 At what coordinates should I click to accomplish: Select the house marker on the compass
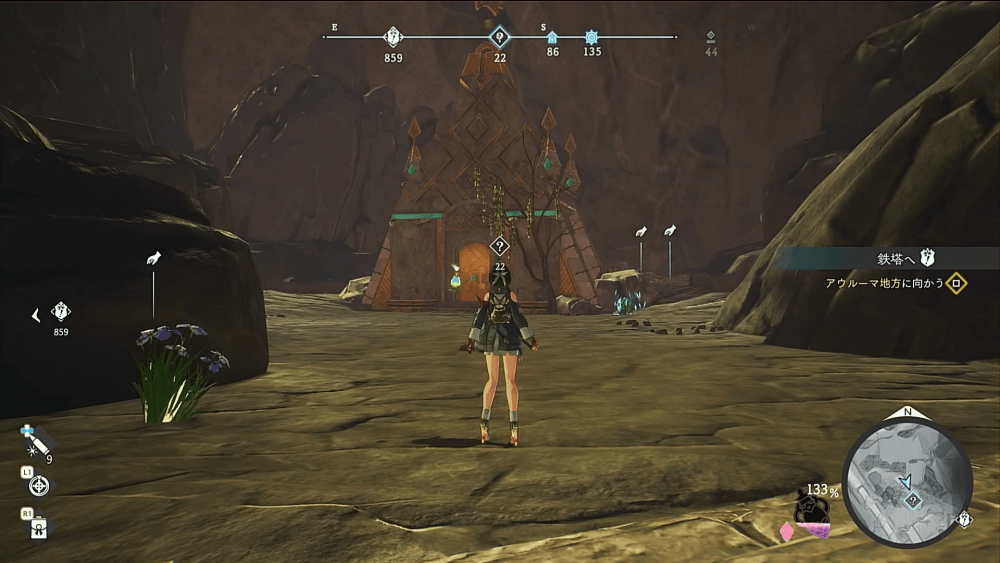(x=552, y=38)
